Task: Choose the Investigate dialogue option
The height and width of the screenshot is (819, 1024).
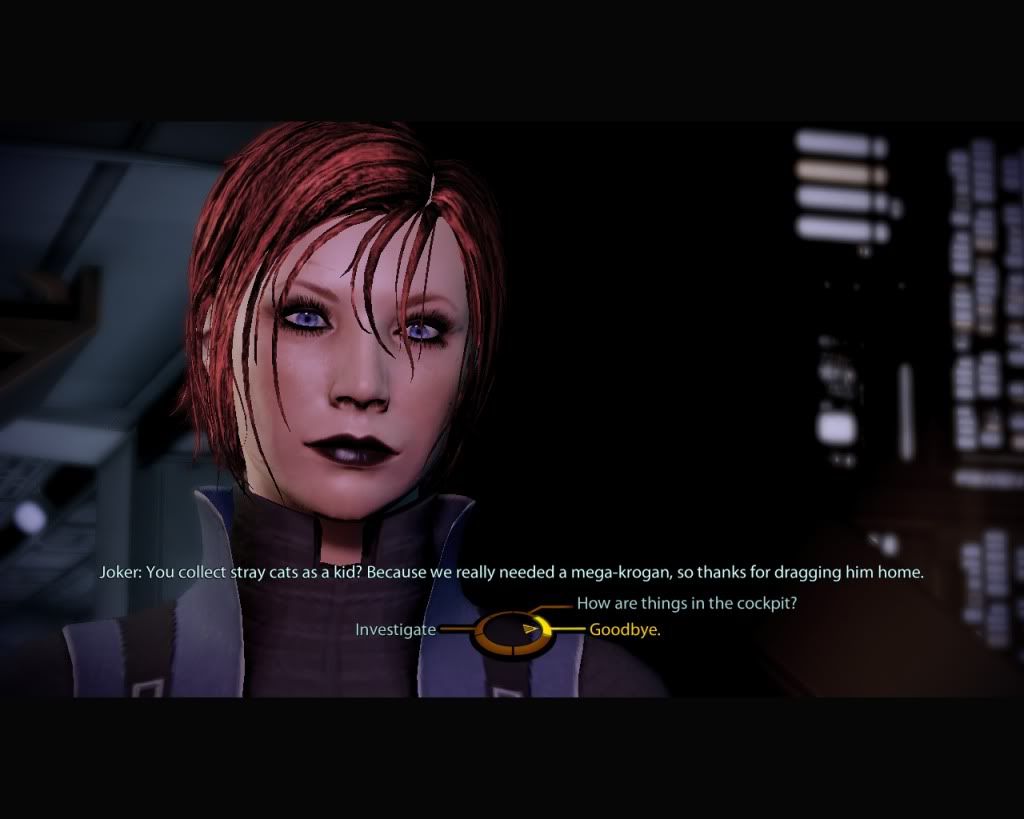Action: 395,630
